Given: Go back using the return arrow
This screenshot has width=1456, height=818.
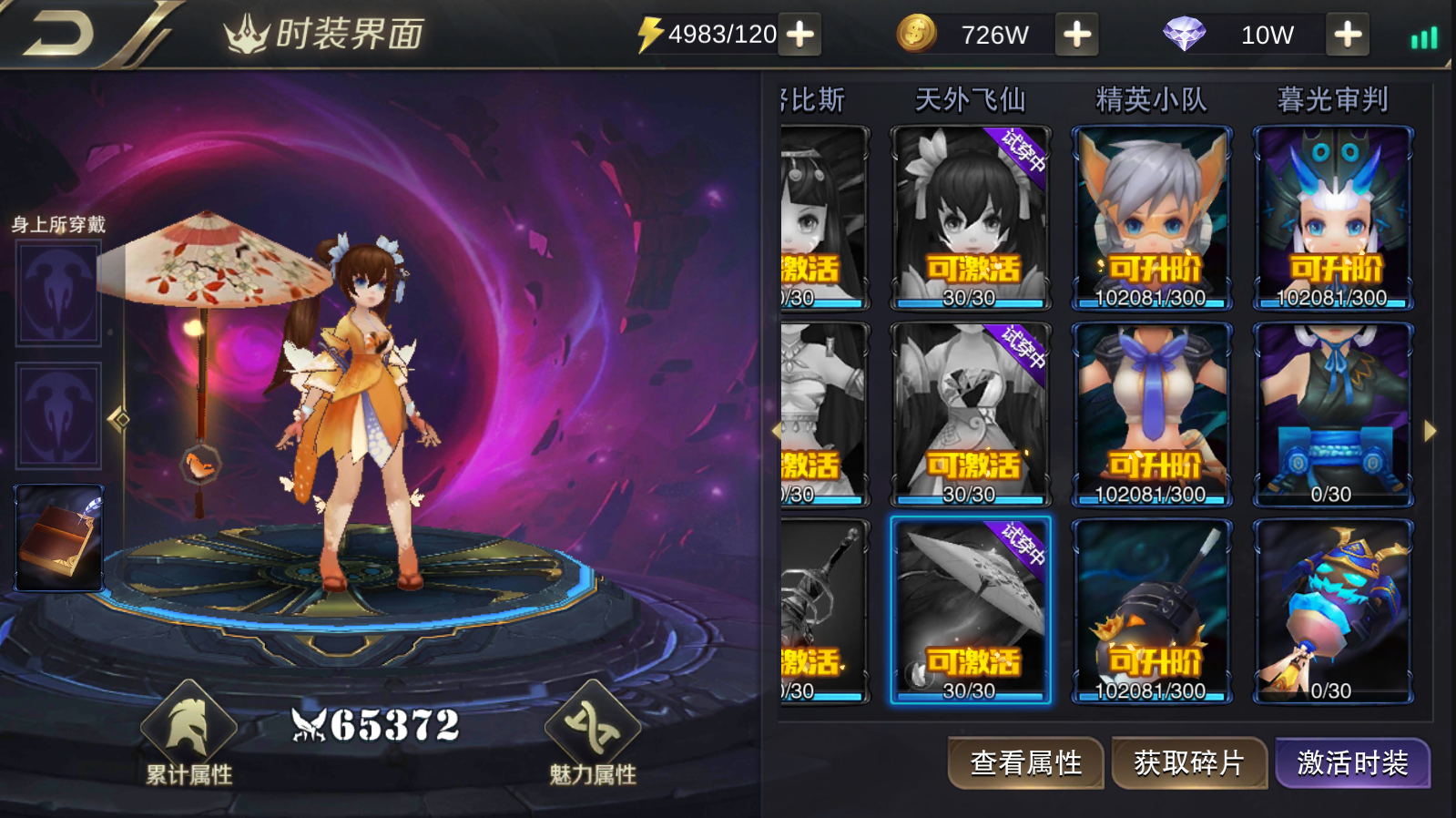Looking at the screenshot, I should 59,34.
